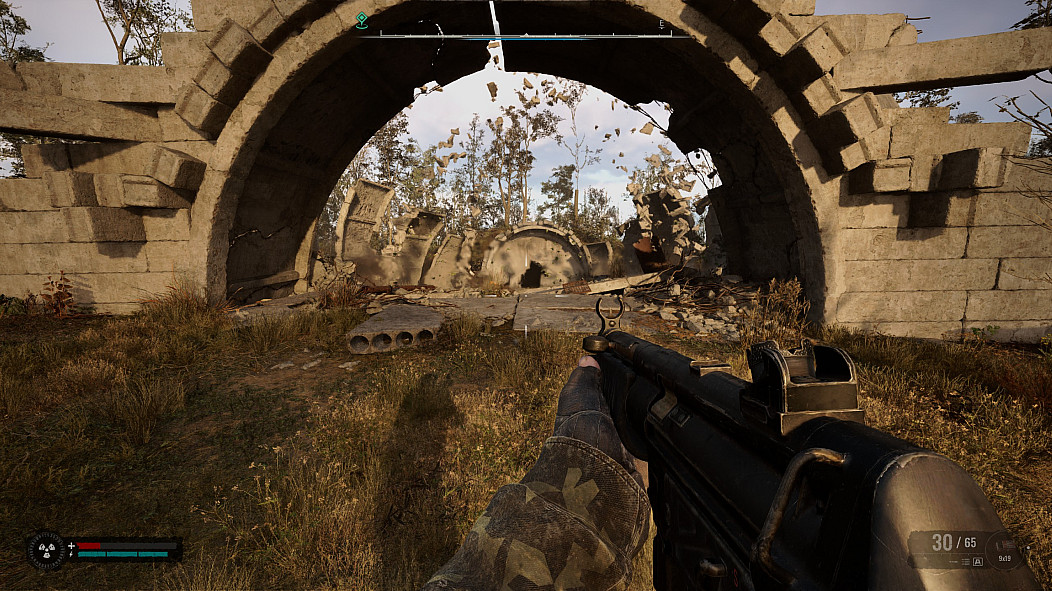The height and width of the screenshot is (591, 1052).
Task: Click the 9x19 ammo type icon
Action: (1003, 550)
